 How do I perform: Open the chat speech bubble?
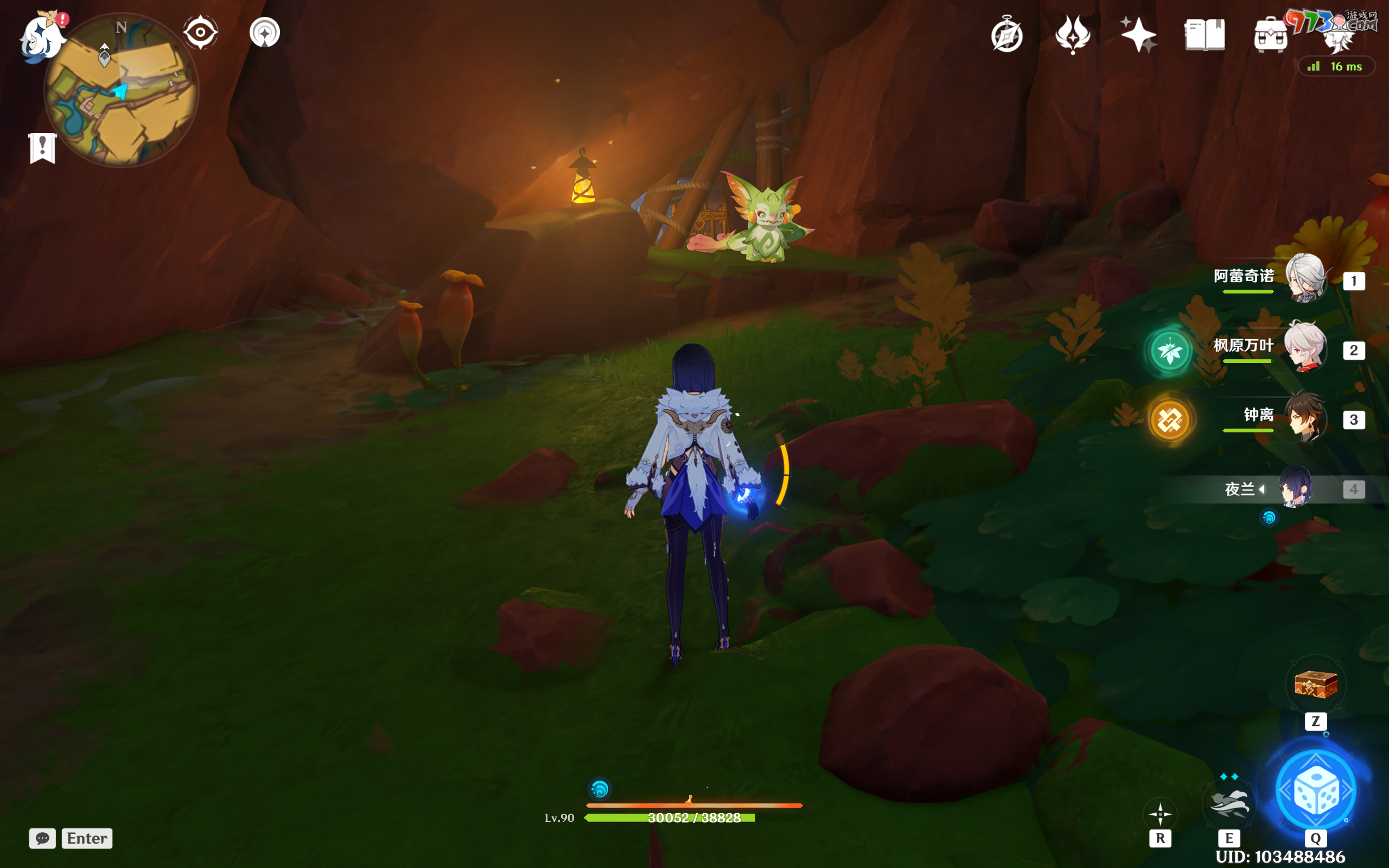pyautogui.click(x=42, y=838)
